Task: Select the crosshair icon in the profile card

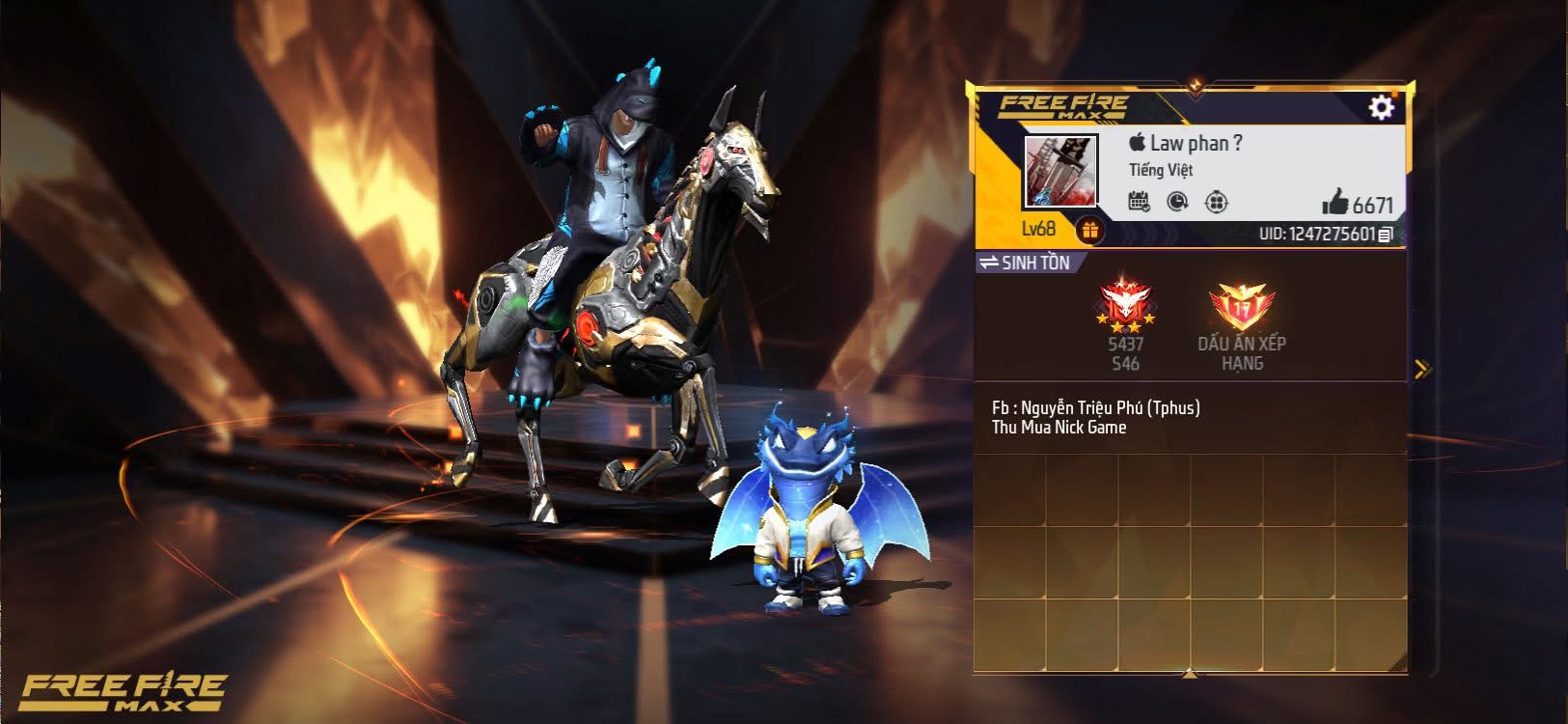Action: pyautogui.click(x=1217, y=202)
